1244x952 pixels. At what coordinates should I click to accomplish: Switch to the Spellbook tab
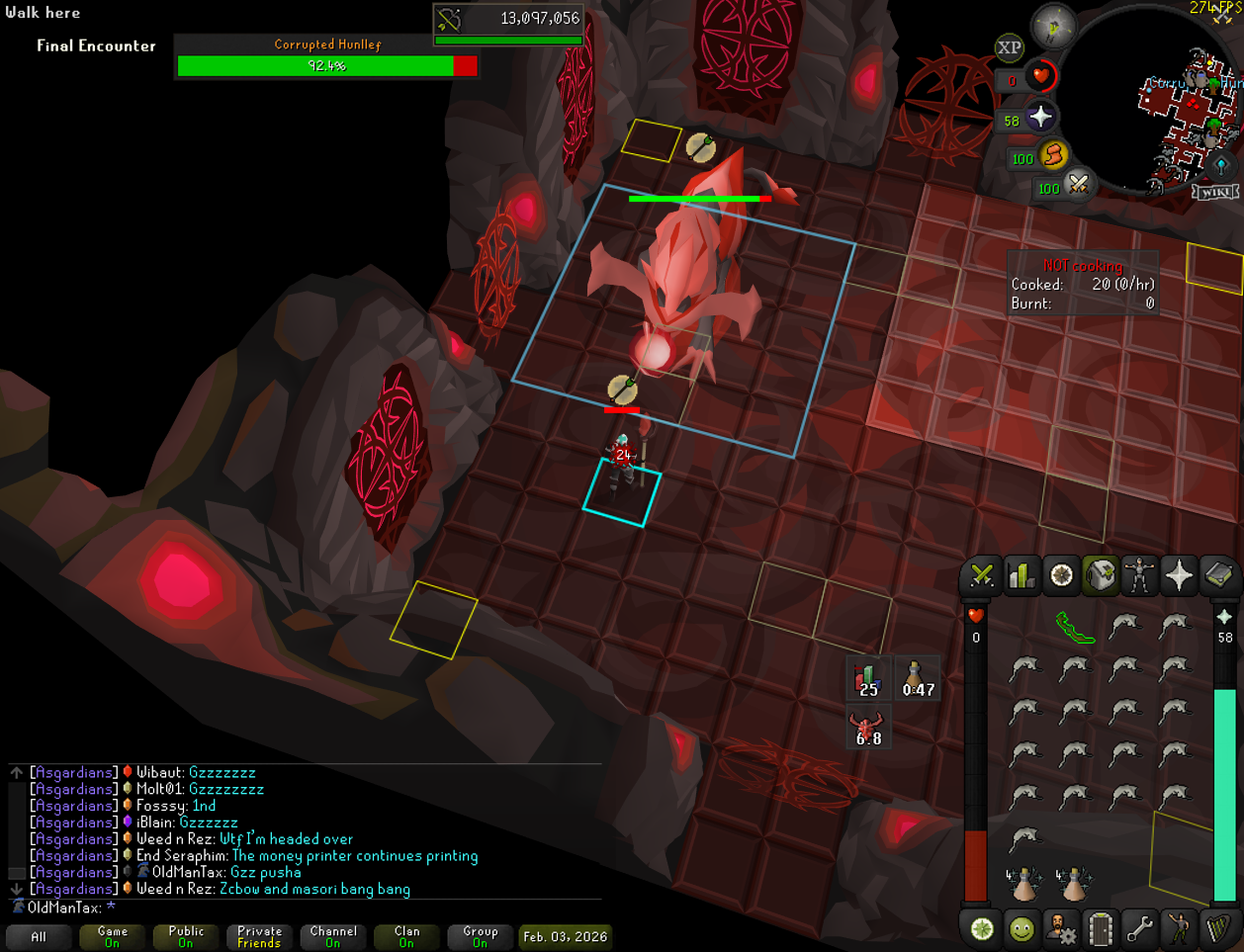[x=1218, y=575]
